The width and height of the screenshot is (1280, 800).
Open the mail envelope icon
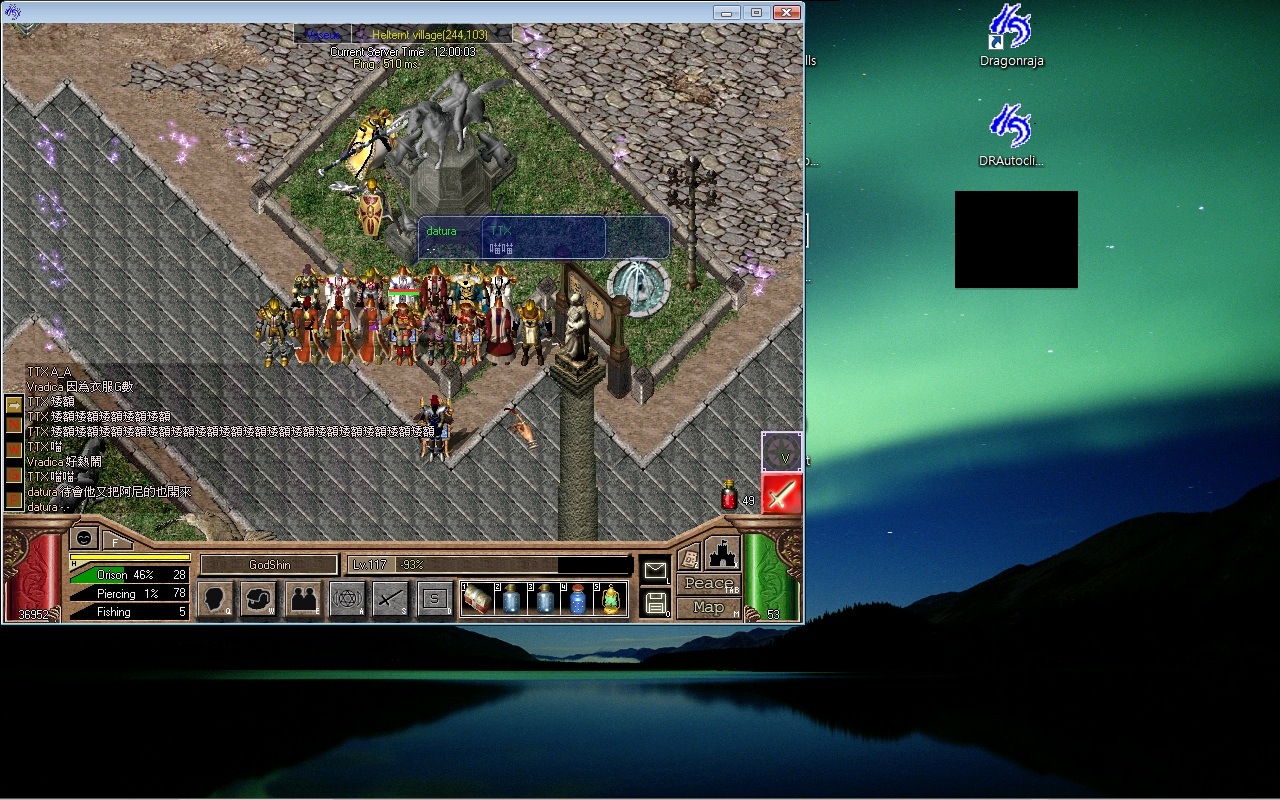[x=654, y=571]
